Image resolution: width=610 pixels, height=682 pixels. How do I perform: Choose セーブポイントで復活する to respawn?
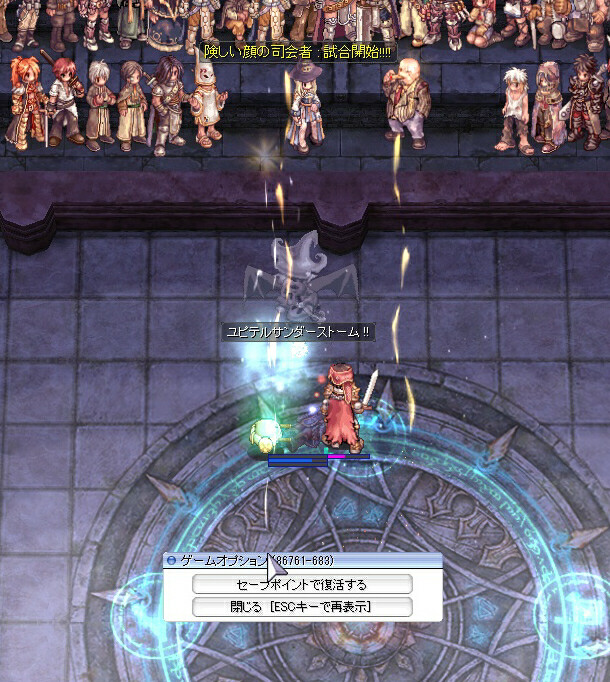(302, 584)
